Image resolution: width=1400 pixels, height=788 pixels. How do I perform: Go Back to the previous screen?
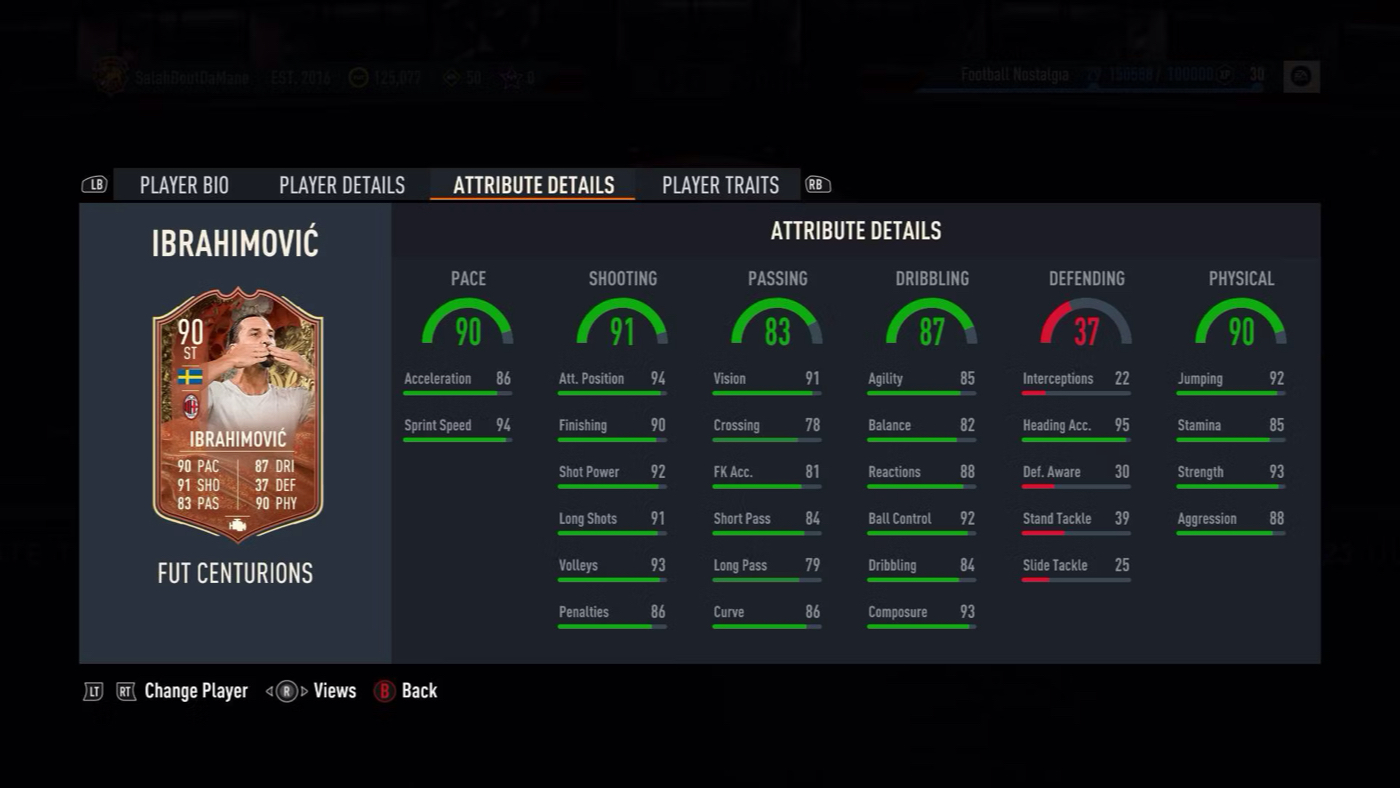(x=419, y=691)
